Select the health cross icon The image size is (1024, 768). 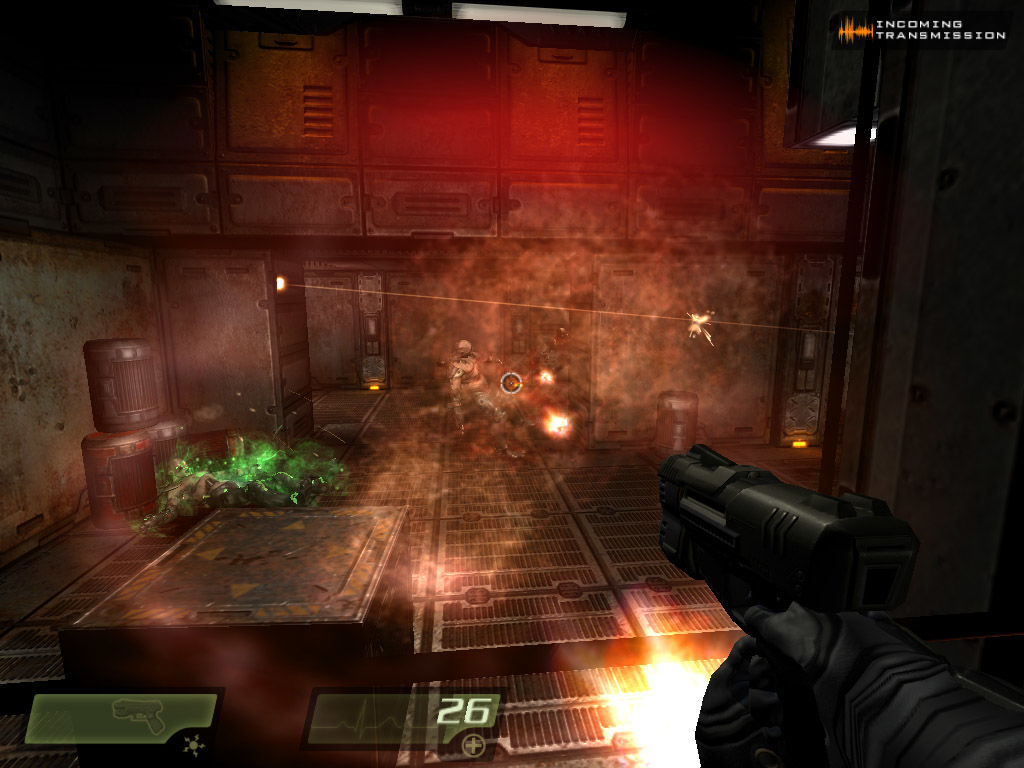coord(473,745)
